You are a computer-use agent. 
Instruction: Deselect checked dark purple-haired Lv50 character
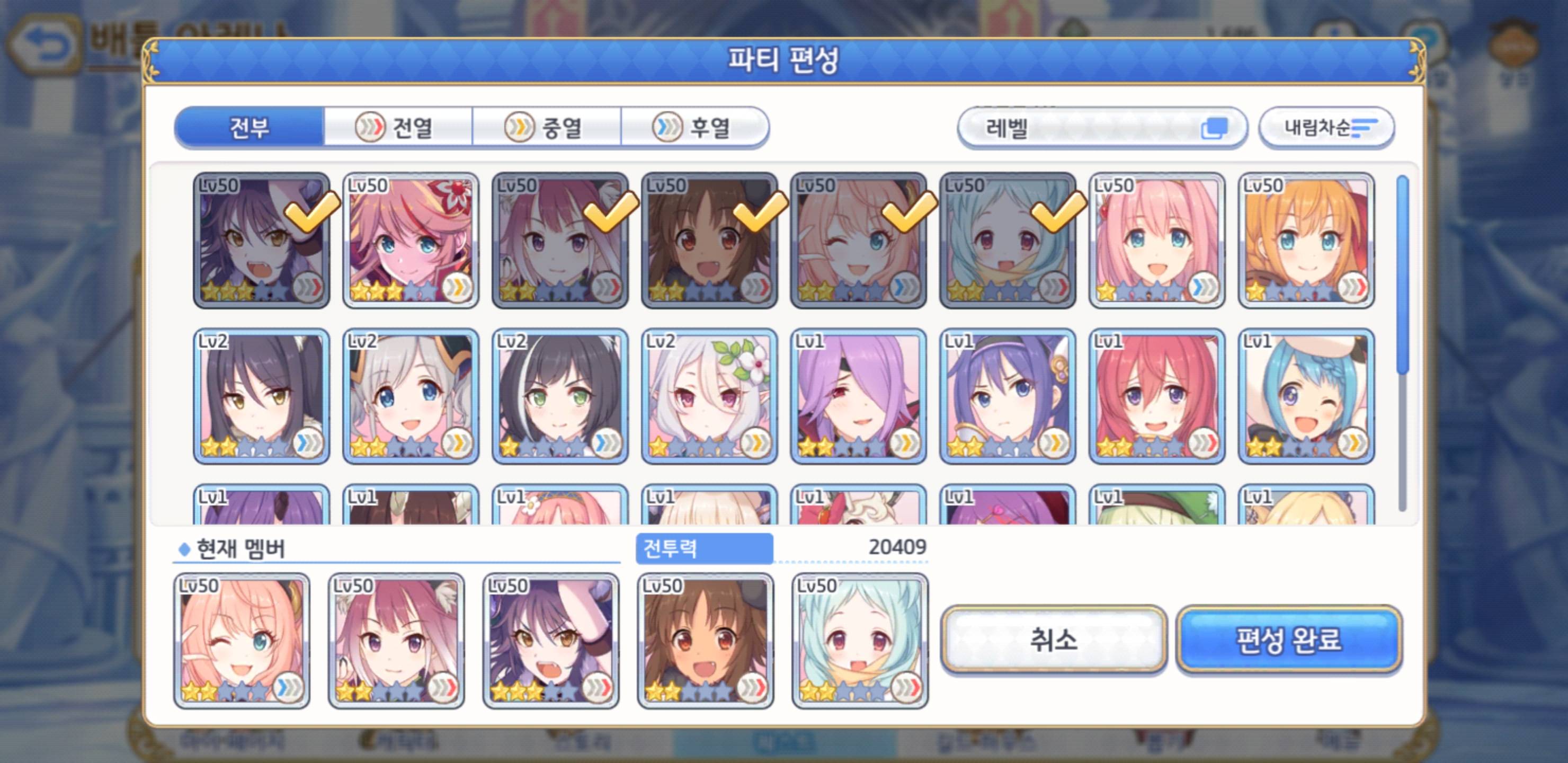pyautogui.click(x=262, y=241)
